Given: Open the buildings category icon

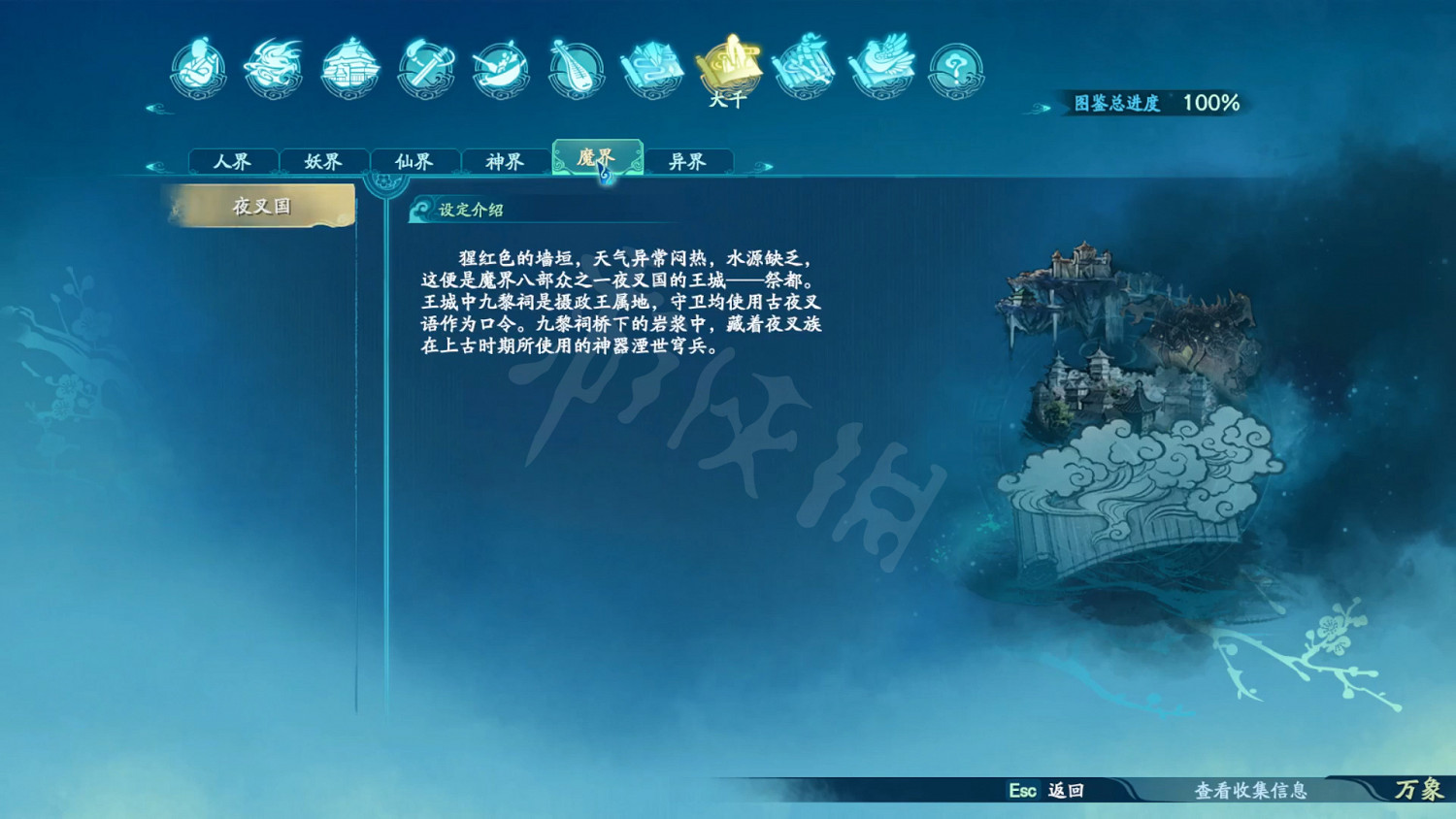Looking at the screenshot, I should (349, 68).
